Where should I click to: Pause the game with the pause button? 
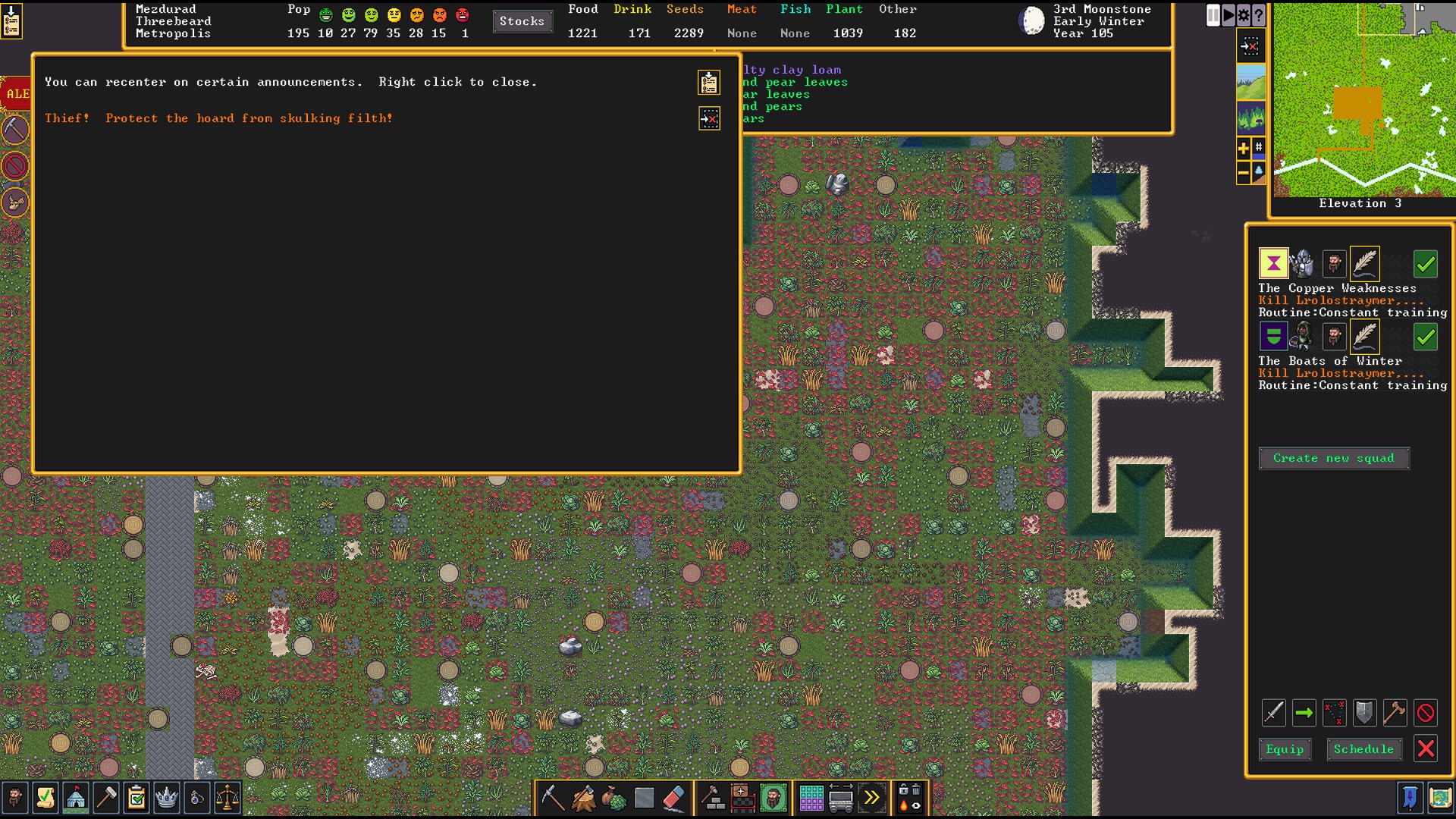pyautogui.click(x=1213, y=15)
